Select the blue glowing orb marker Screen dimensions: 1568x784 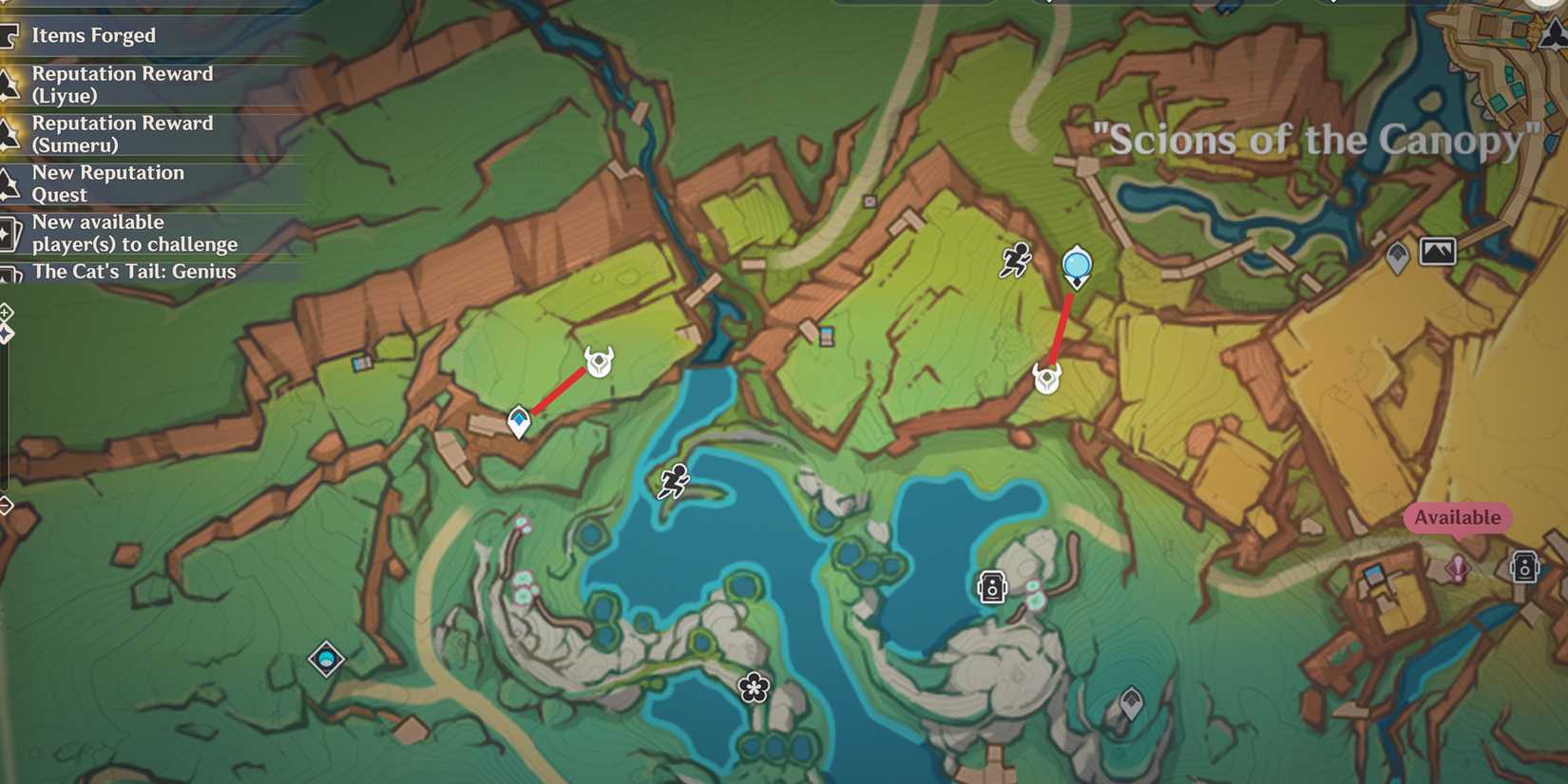(1075, 263)
